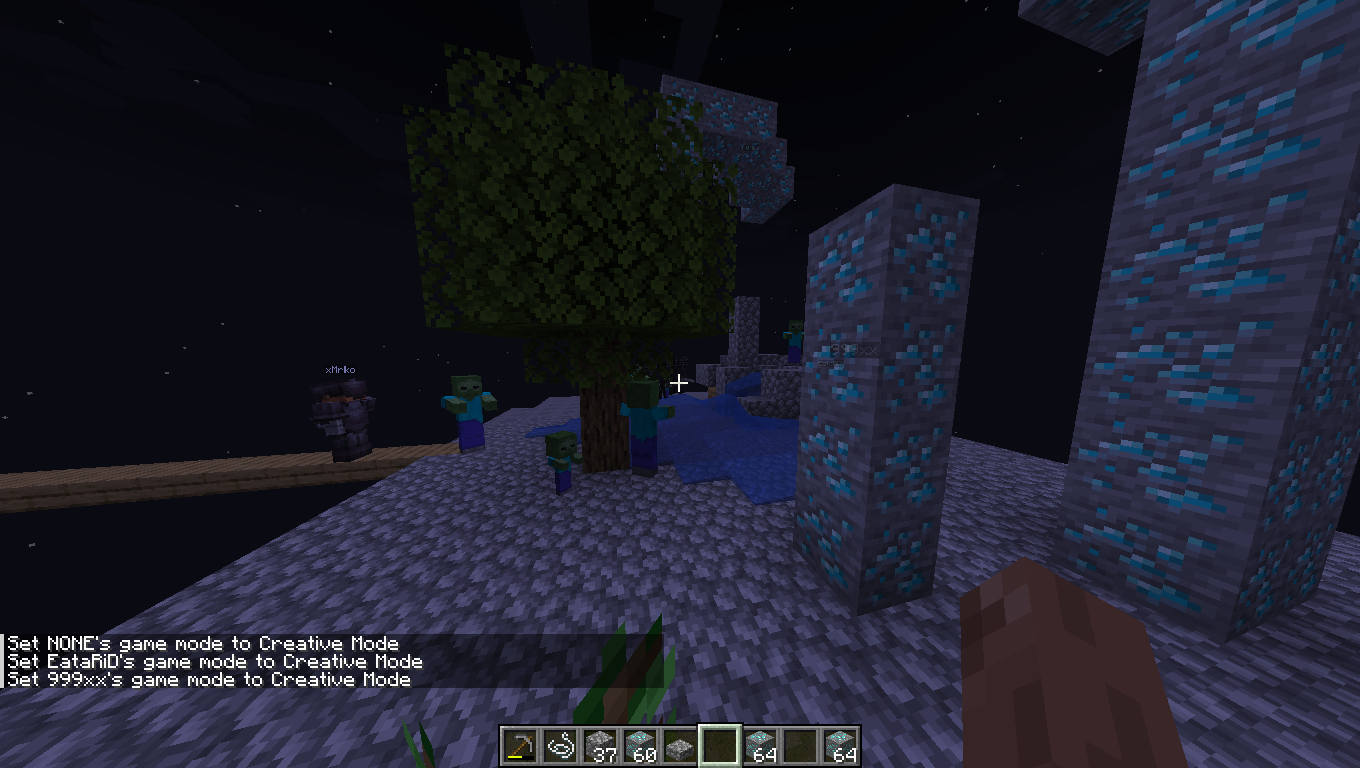This screenshot has width=1360, height=768.
Task: Select the stack of 37 cobblestone
Action: (600, 747)
